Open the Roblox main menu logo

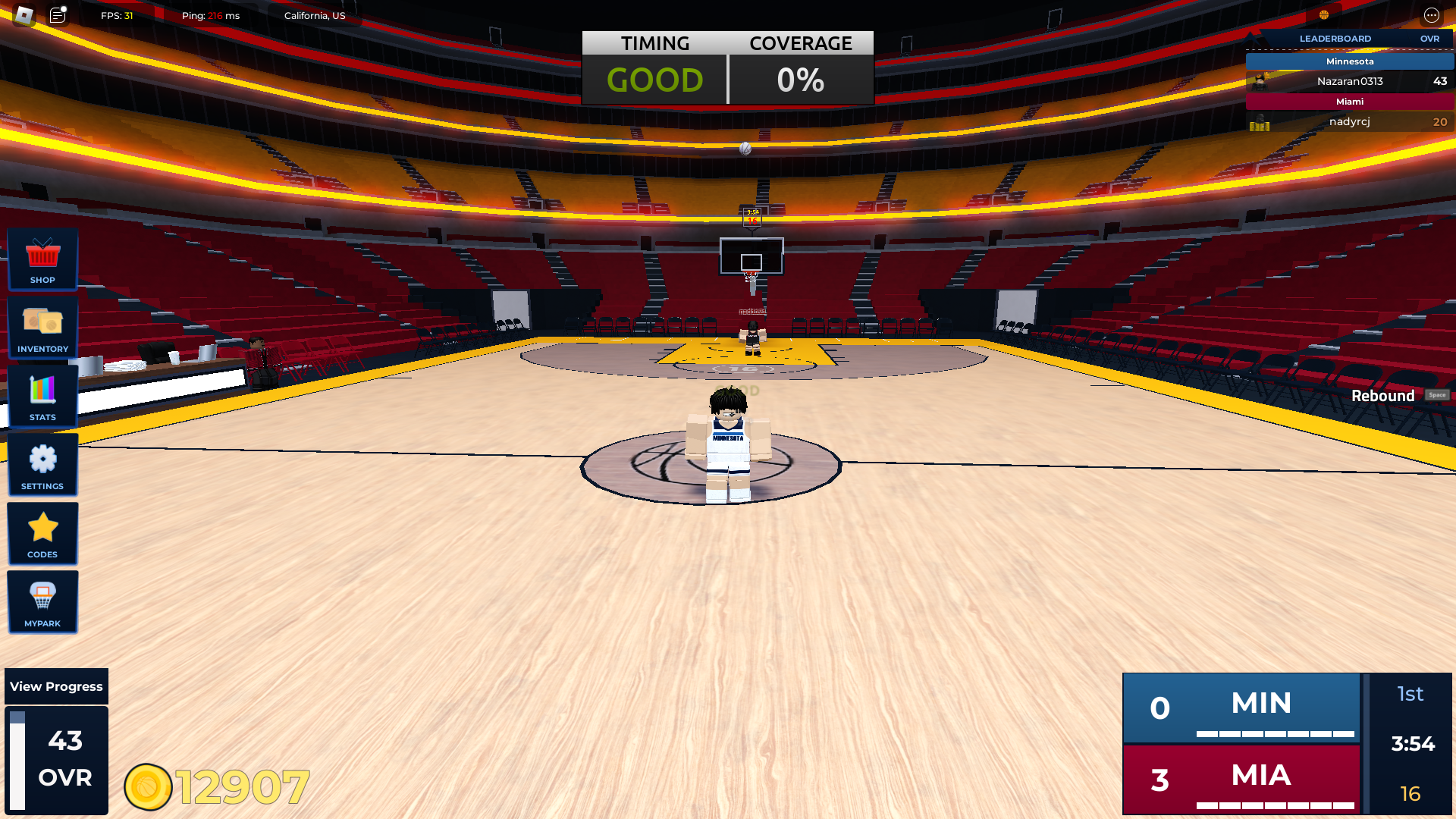coord(24,15)
